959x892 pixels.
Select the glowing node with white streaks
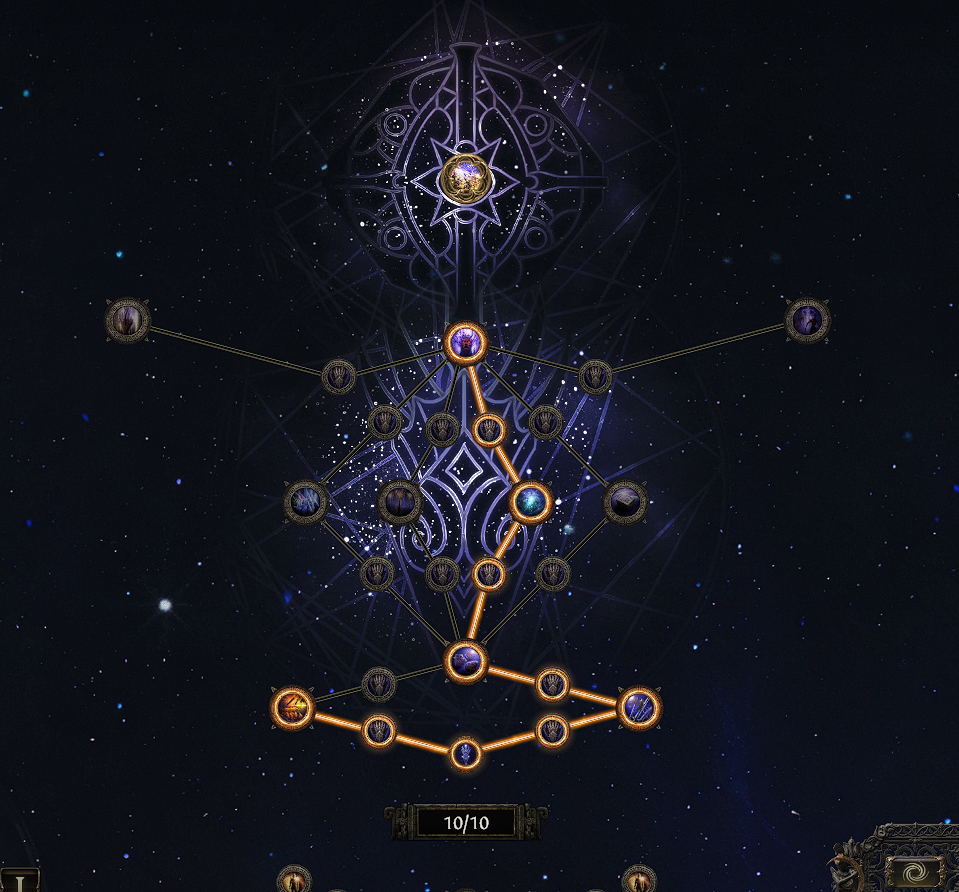click(x=639, y=708)
